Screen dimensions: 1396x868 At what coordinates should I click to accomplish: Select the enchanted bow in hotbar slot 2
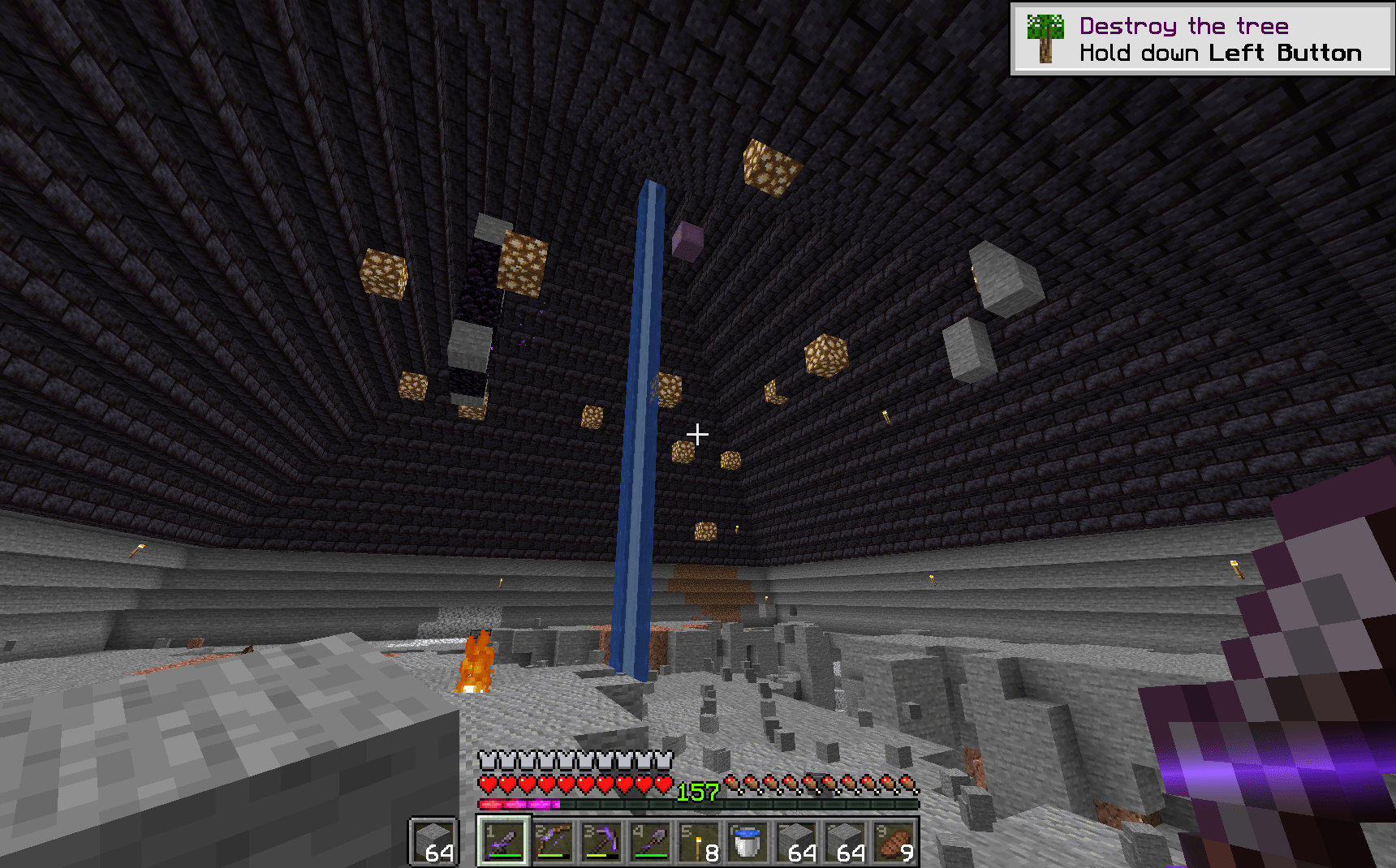click(x=554, y=842)
